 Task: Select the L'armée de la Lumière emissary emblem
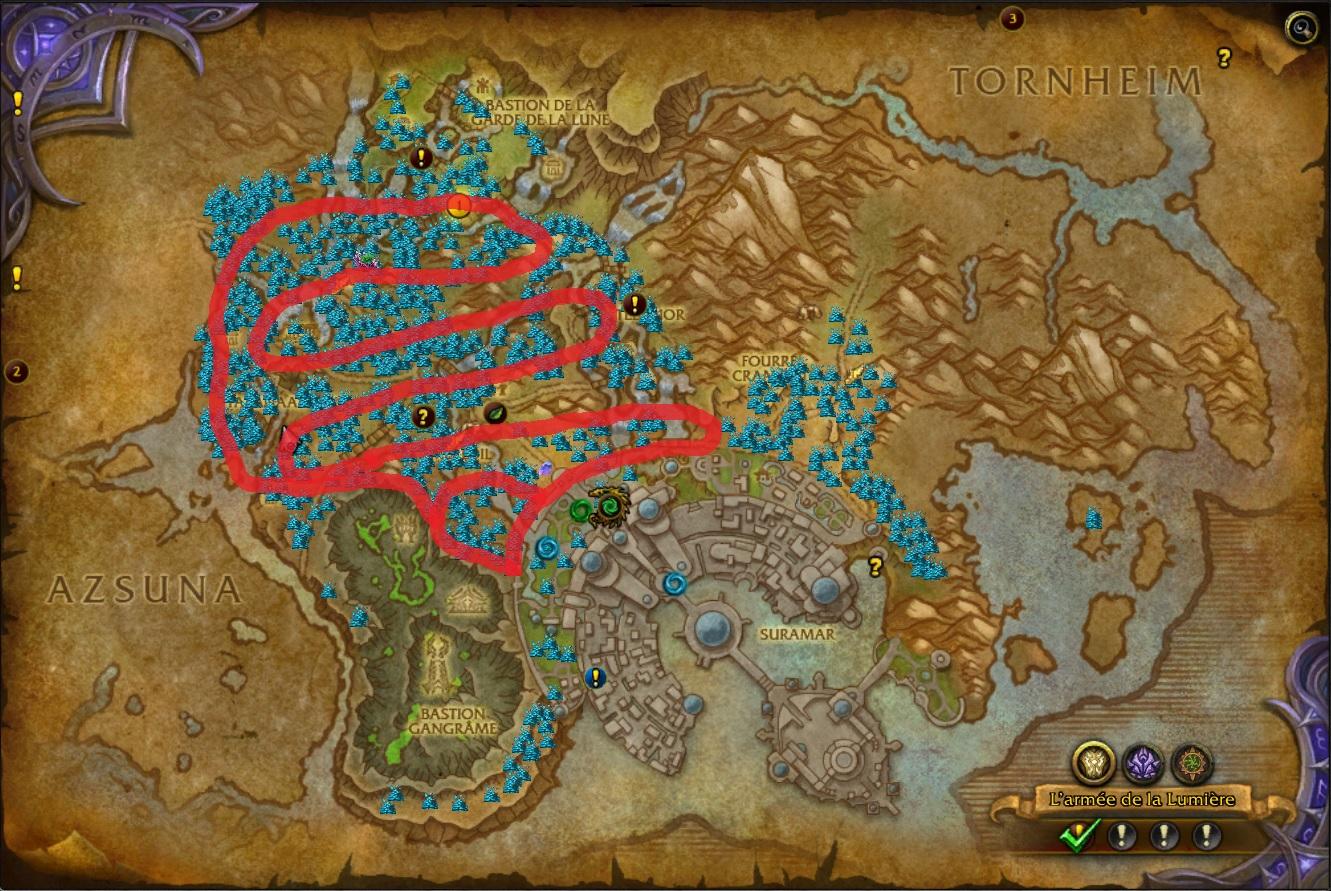(1094, 763)
